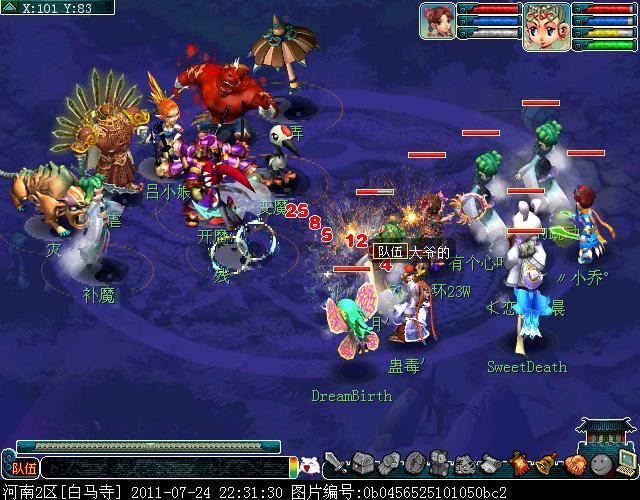640x500 pixels.
Task: Open the paper scroll quest icon
Action: pyautogui.click(x=492, y=464)
